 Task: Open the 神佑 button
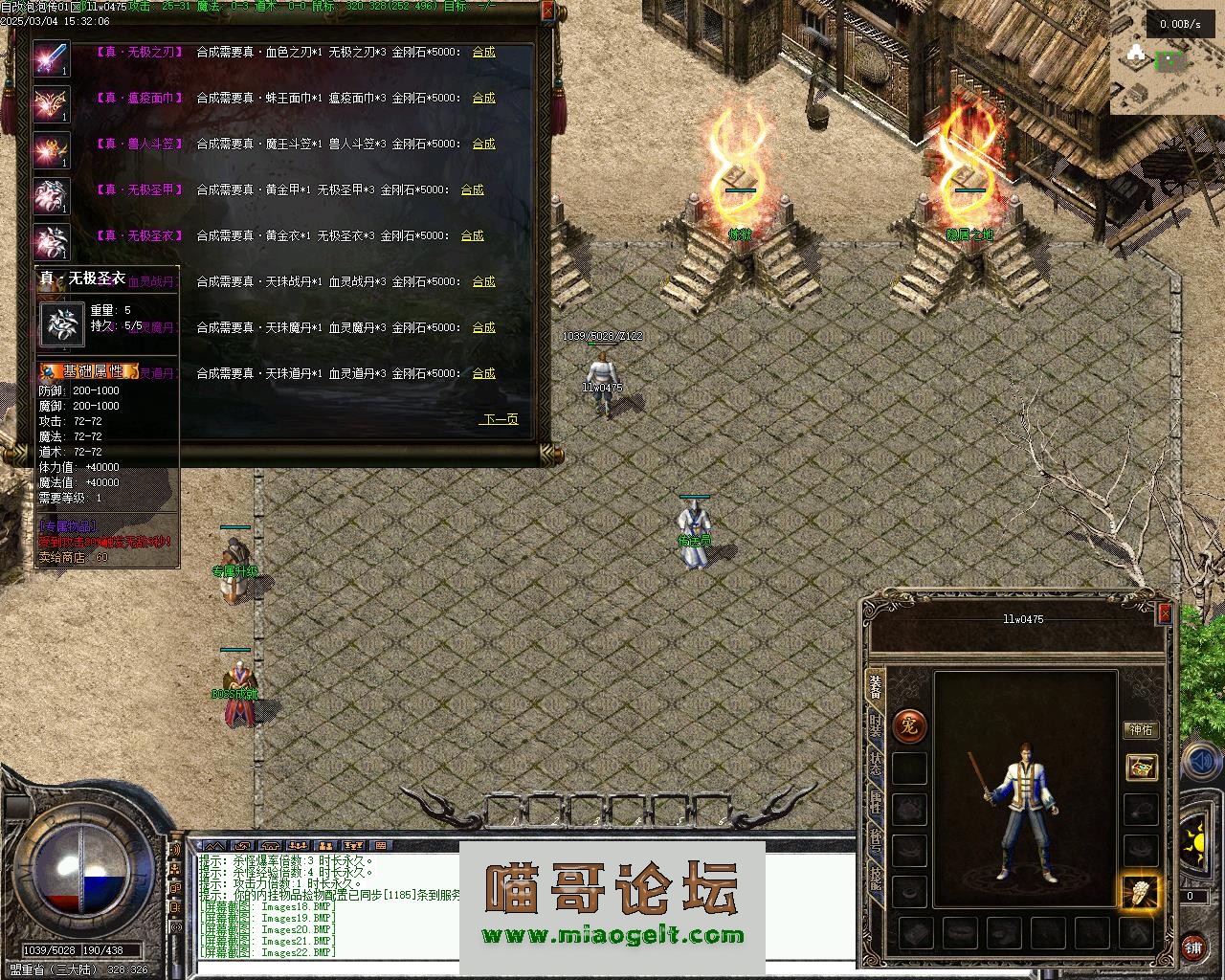[1141, 729]
